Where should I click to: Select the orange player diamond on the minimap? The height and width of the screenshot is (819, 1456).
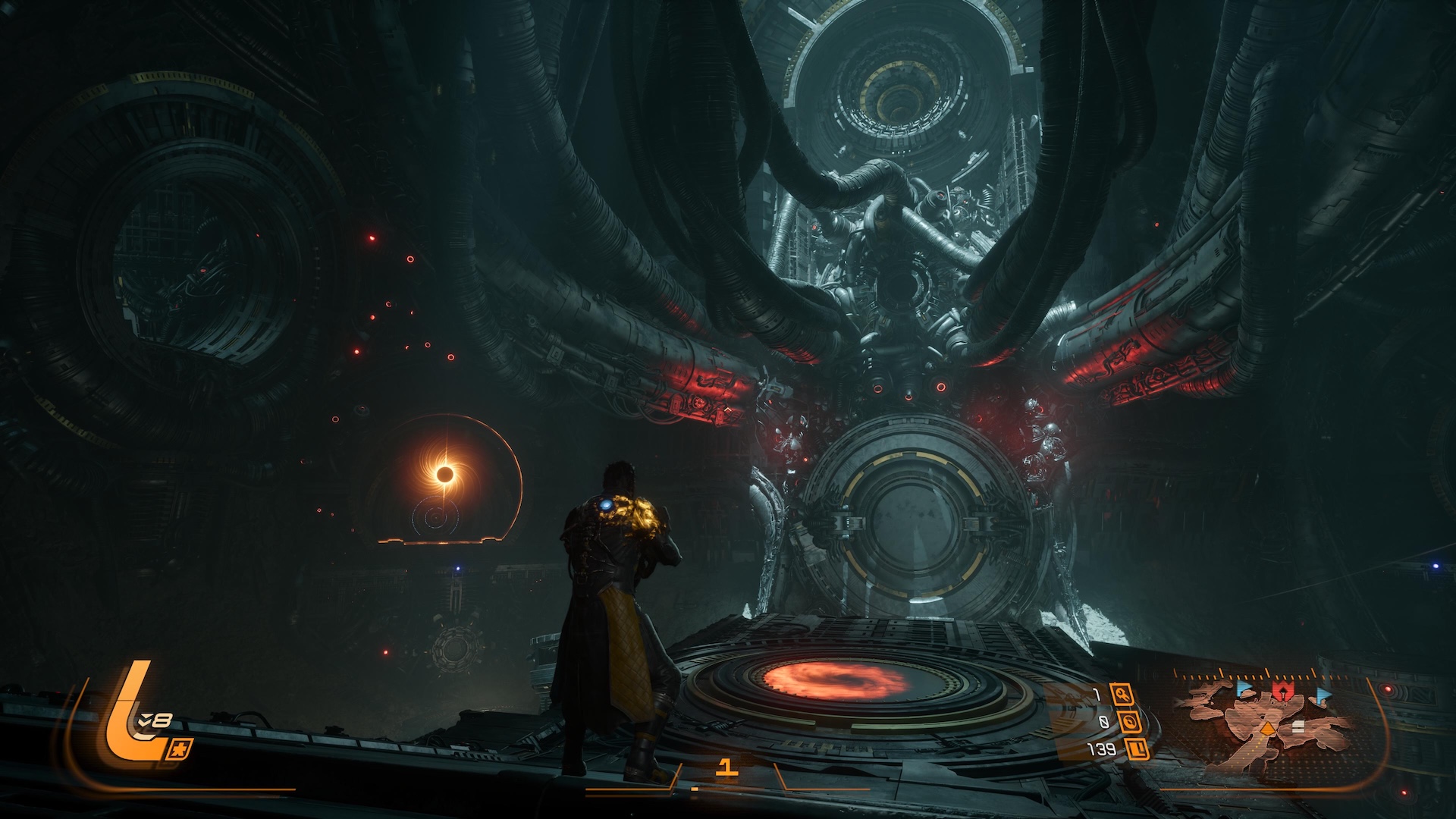(x=1266, y=730)
